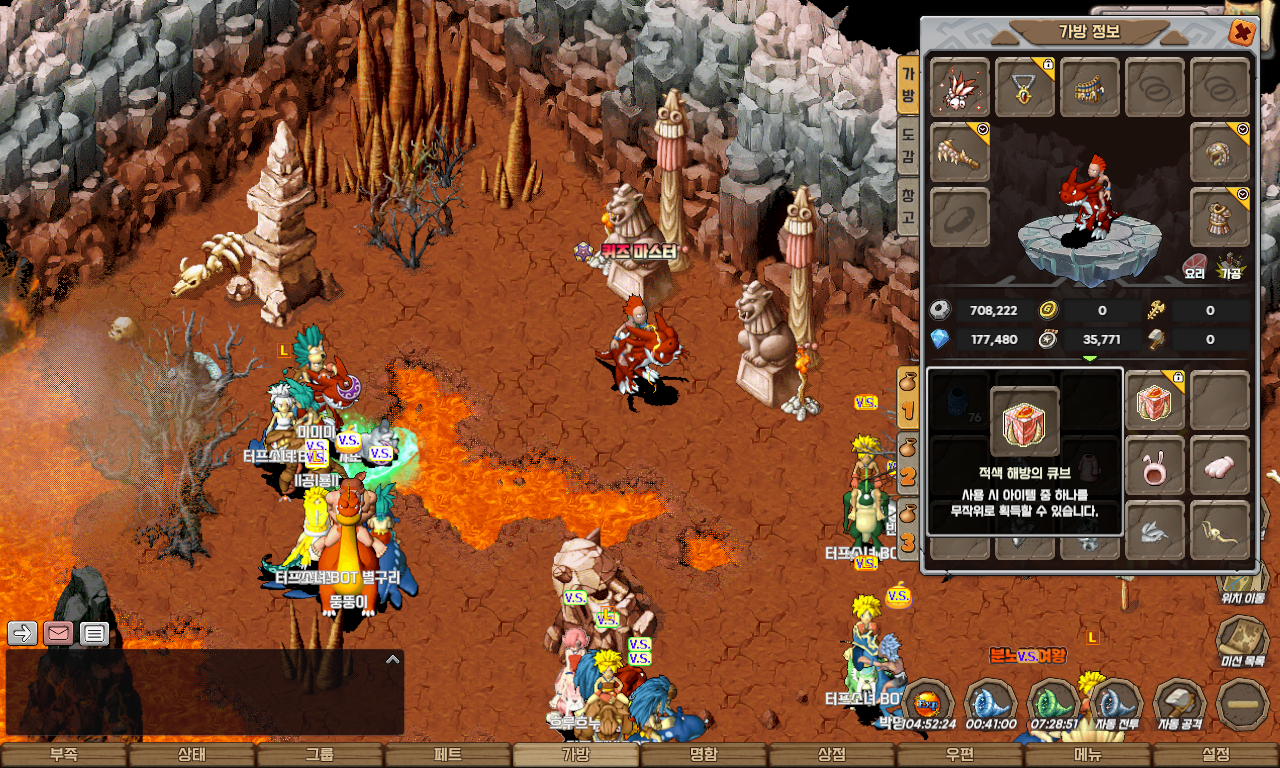Viewport: 1280px width, 768px height.
Task: Open the 상점 shop menu
Action: coord(832,755)
